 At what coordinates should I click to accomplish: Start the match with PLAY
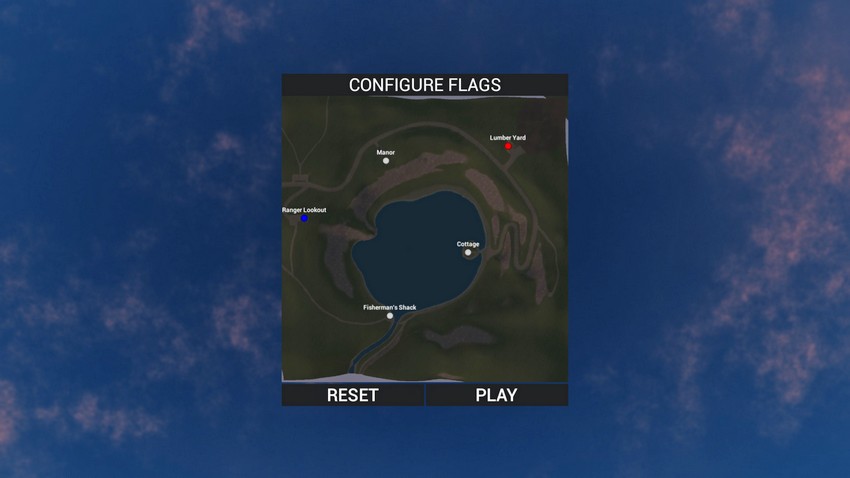click(496, 395)
